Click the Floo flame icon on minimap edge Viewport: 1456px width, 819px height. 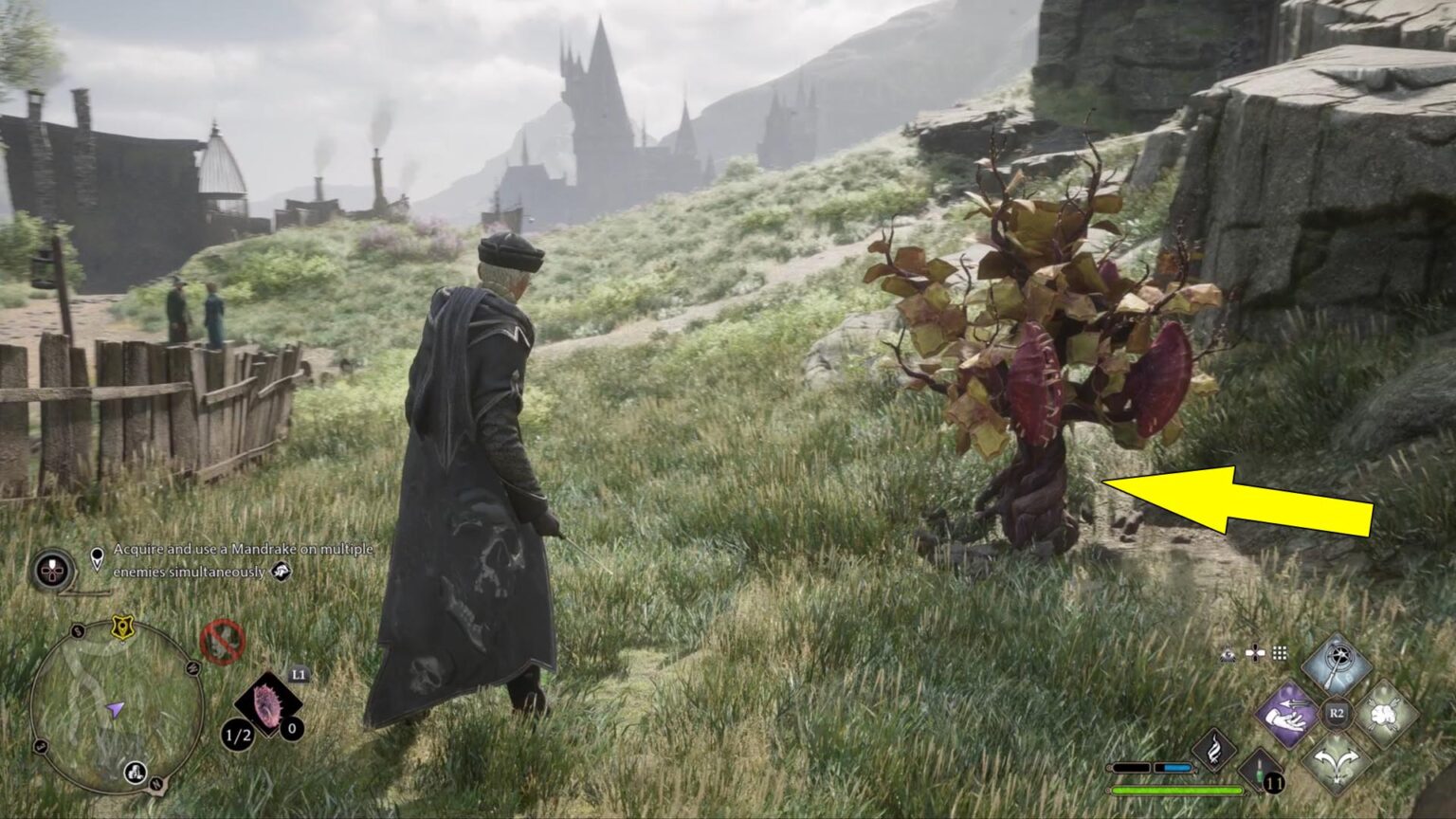(x=135, y=773)
